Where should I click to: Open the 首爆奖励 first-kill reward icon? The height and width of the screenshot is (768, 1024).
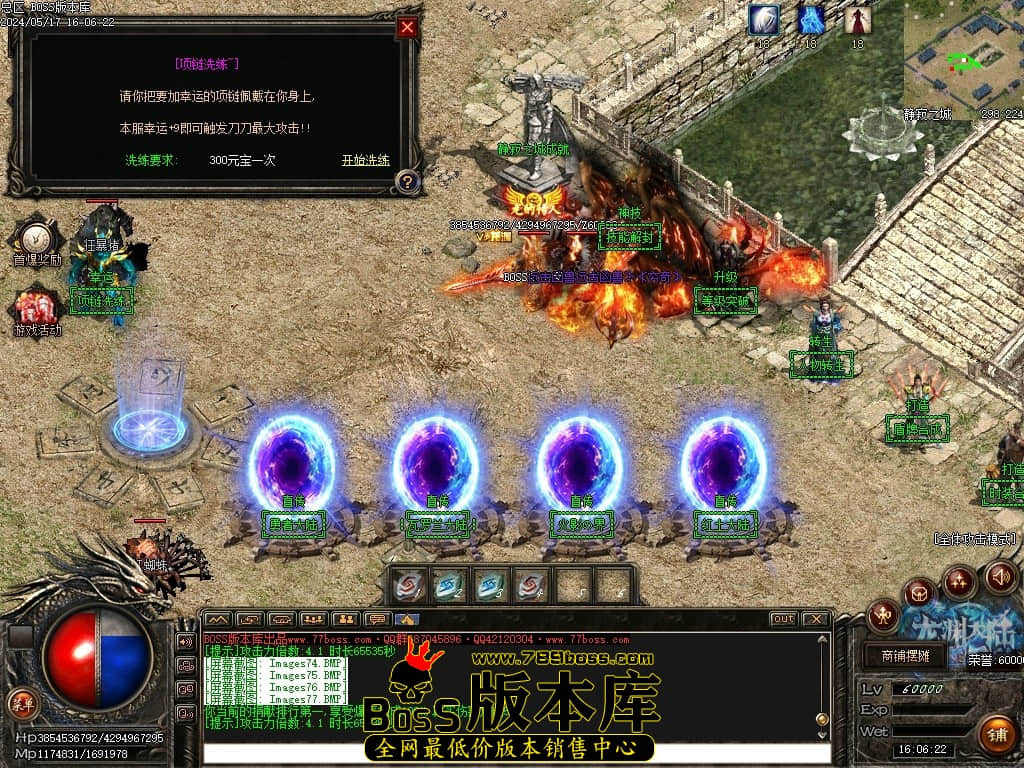click(x=37, y=238)
